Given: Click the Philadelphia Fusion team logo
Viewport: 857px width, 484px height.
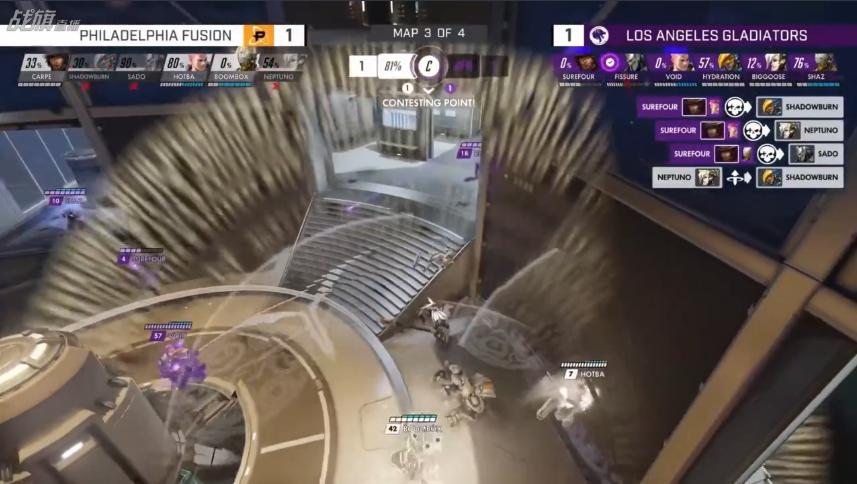Looking at the screenshot, I should click(x=257, y=36).
